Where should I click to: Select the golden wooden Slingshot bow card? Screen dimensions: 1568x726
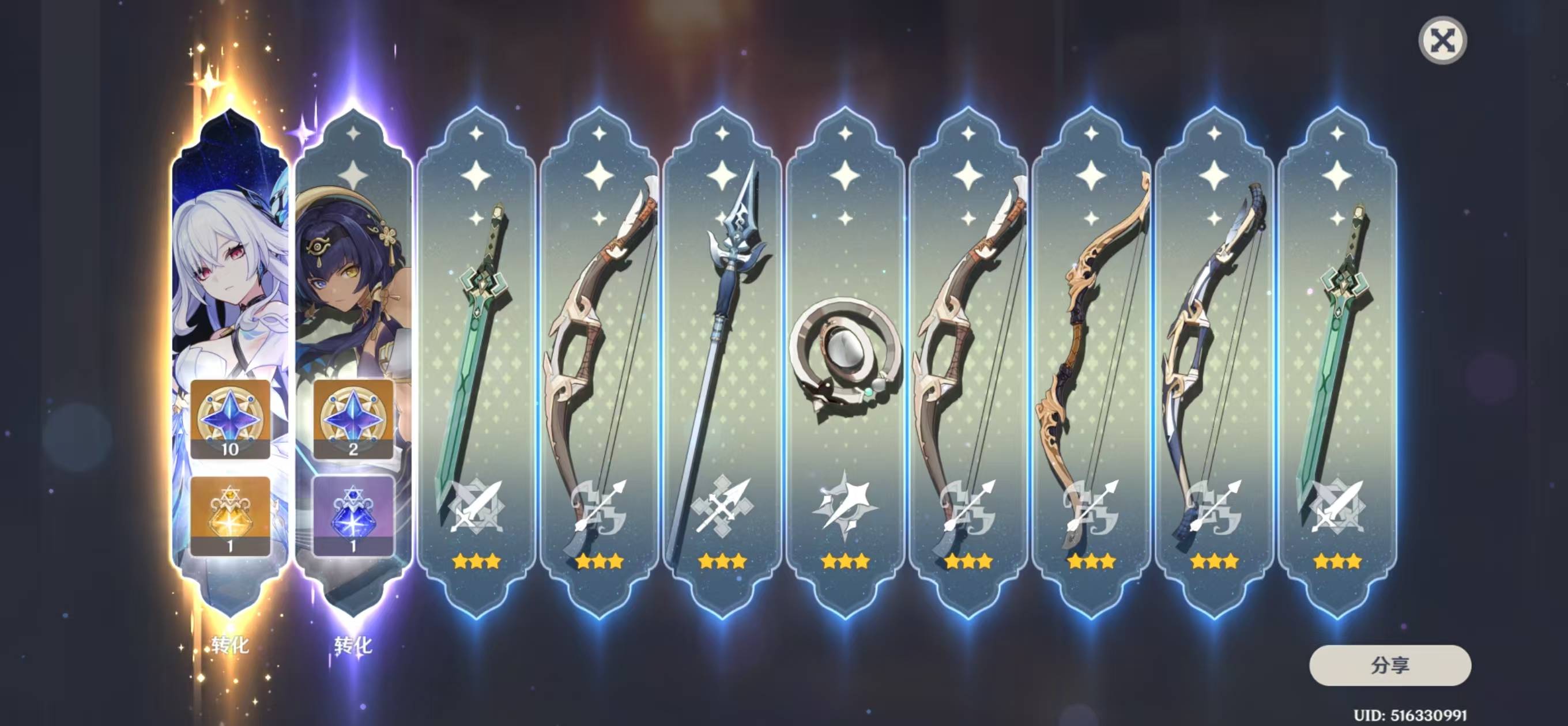coord(1091,365)
